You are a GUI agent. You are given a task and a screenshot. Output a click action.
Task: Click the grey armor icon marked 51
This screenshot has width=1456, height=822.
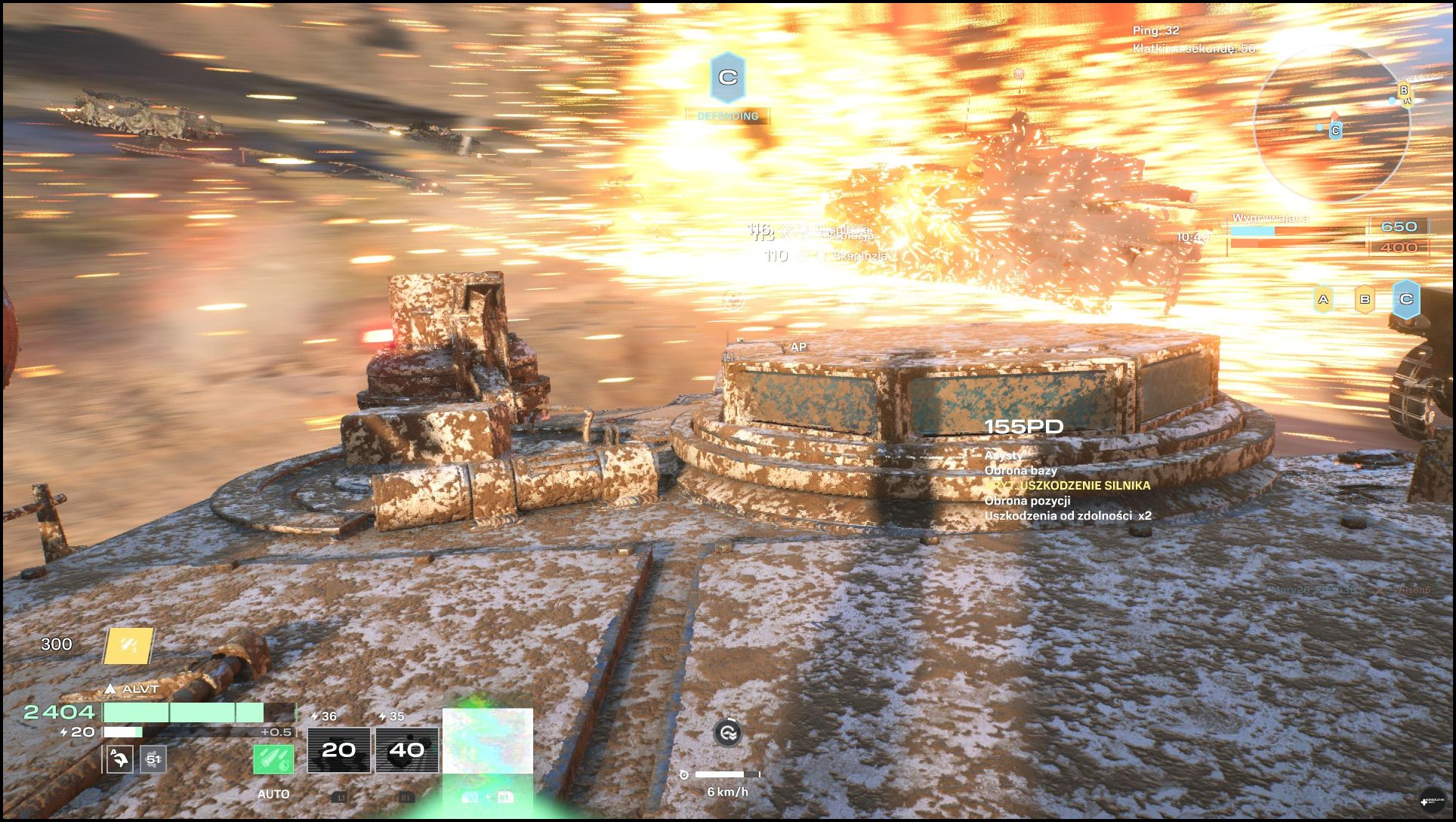(153, 759)
